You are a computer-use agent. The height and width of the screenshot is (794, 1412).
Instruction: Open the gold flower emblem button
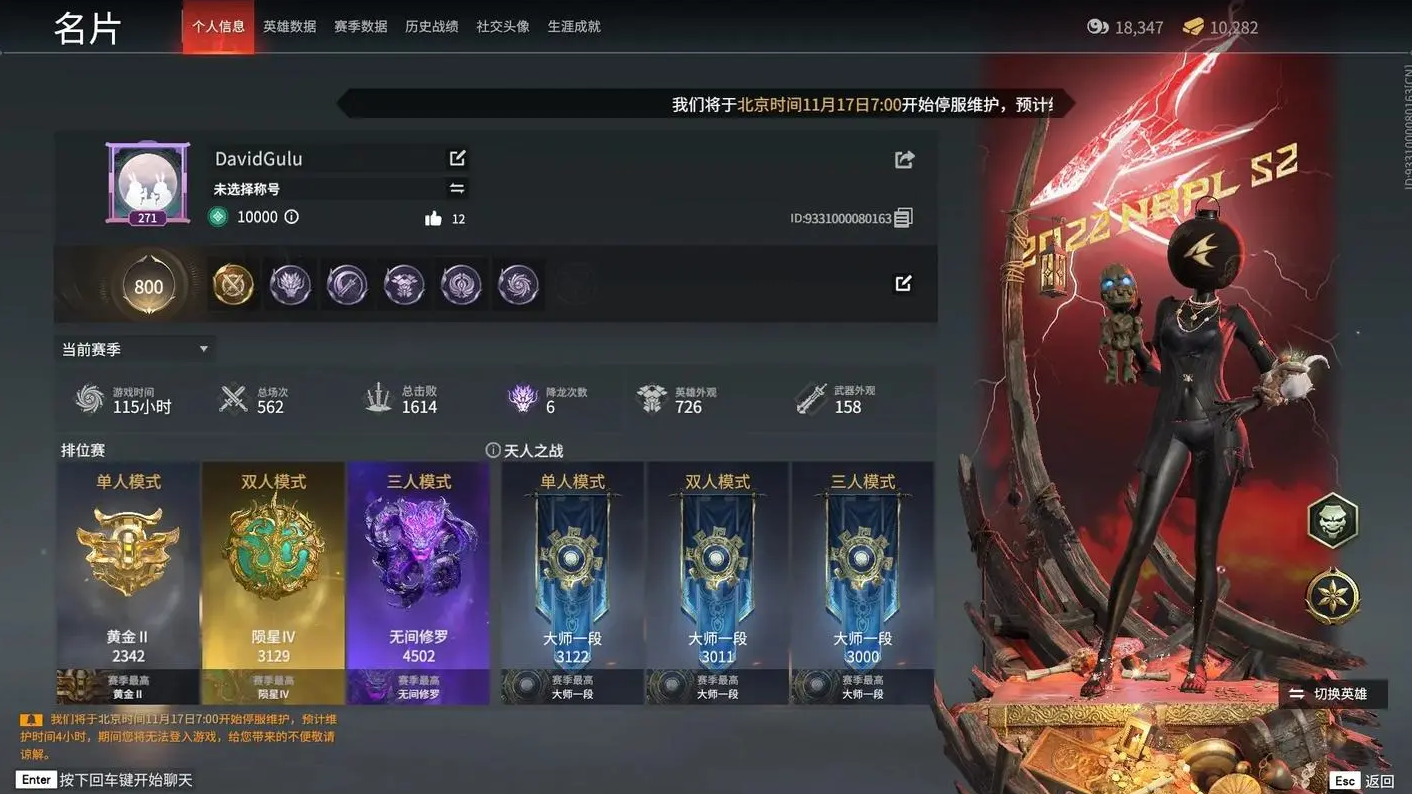coord(1332,596)
